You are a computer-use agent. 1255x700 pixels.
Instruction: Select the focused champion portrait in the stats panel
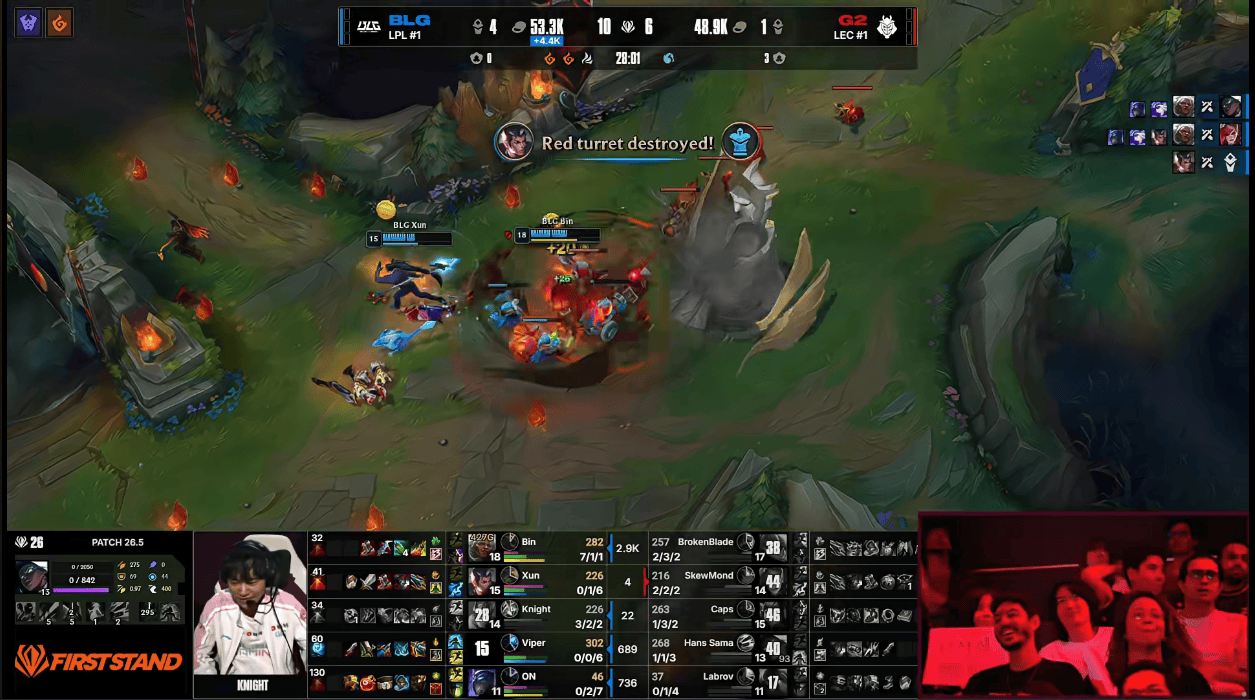(33, 578)
